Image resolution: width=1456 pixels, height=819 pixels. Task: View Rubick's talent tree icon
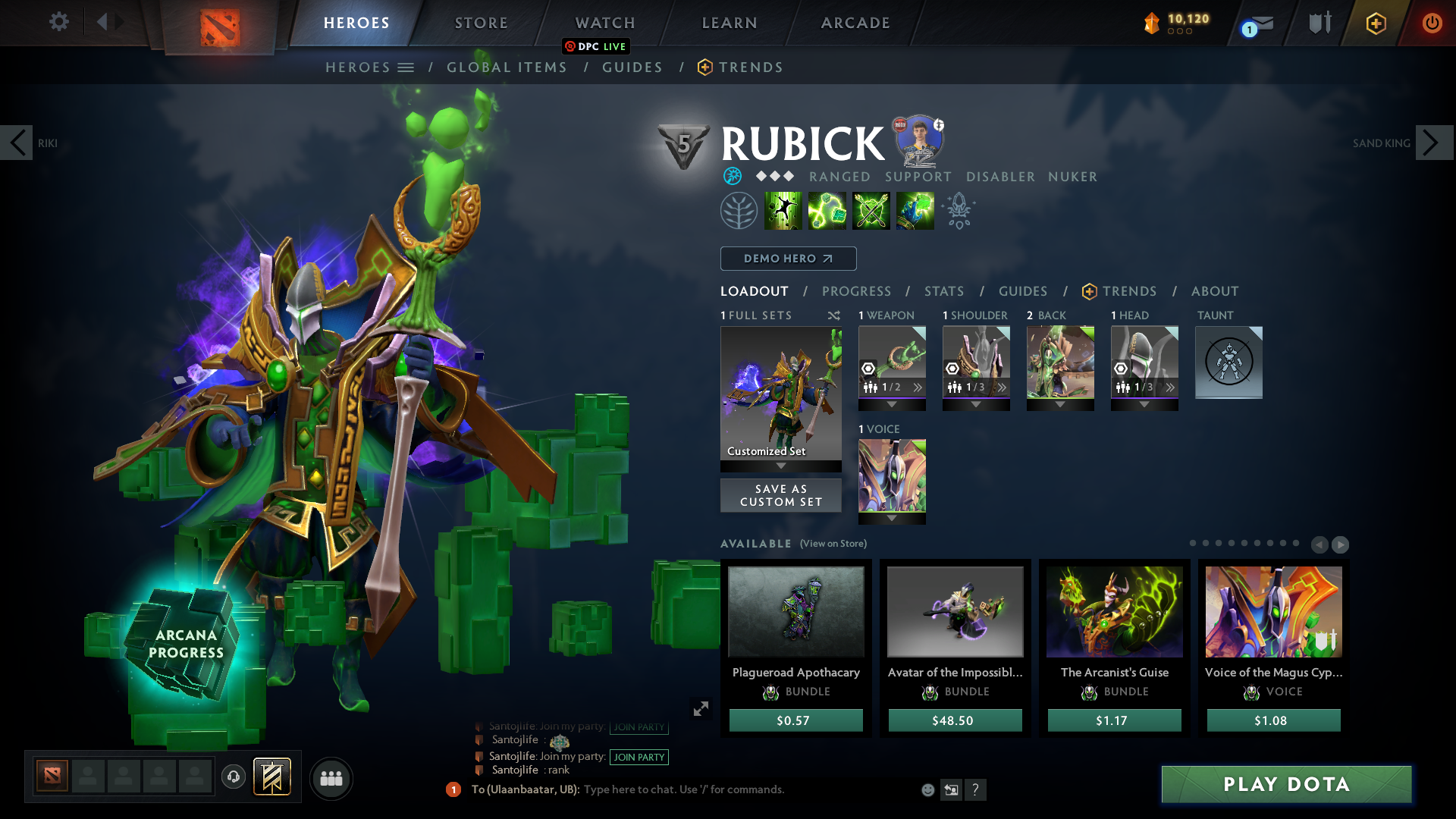(x=739, y=211)
